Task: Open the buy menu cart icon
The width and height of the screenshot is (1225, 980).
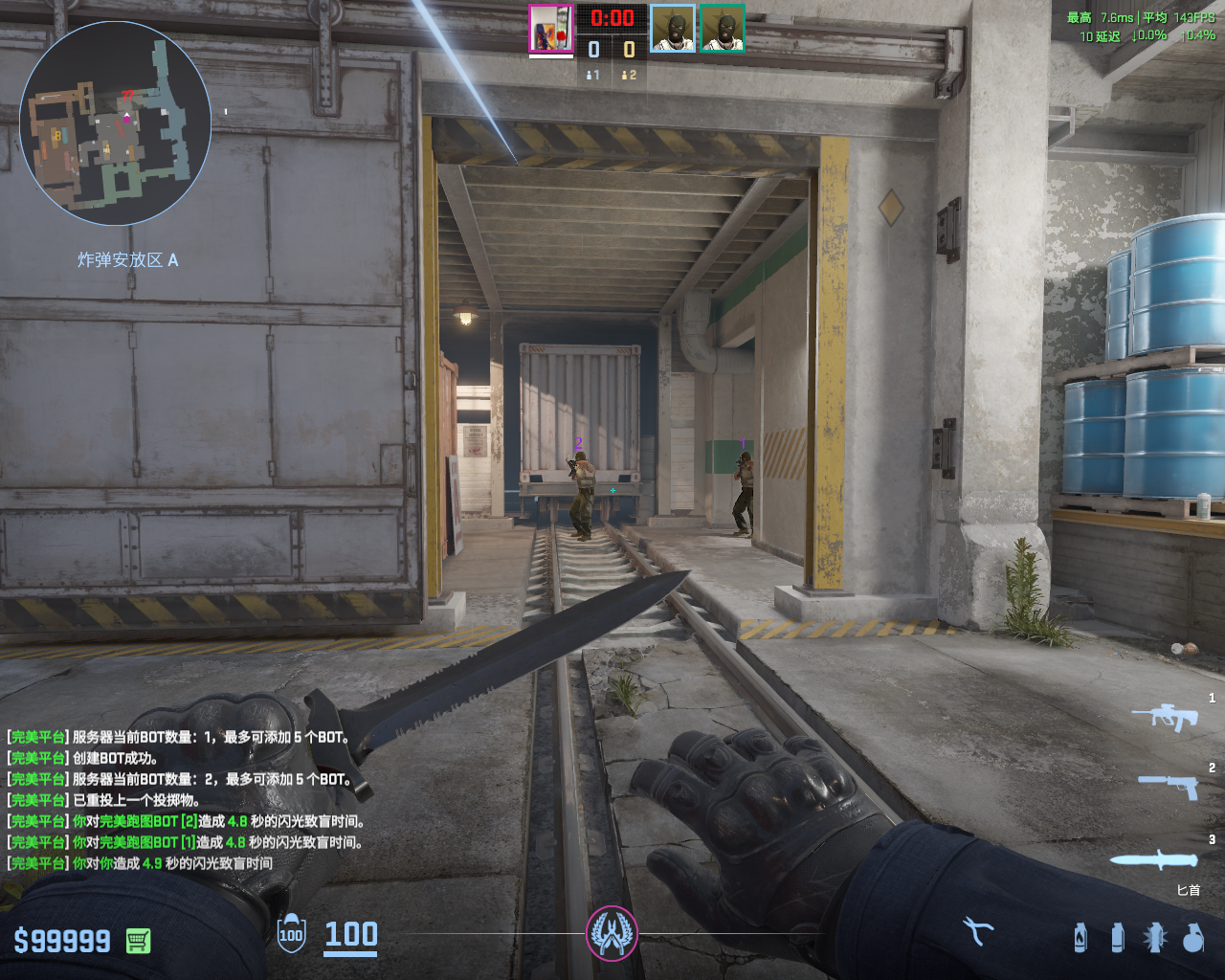Action: [138, 941]
